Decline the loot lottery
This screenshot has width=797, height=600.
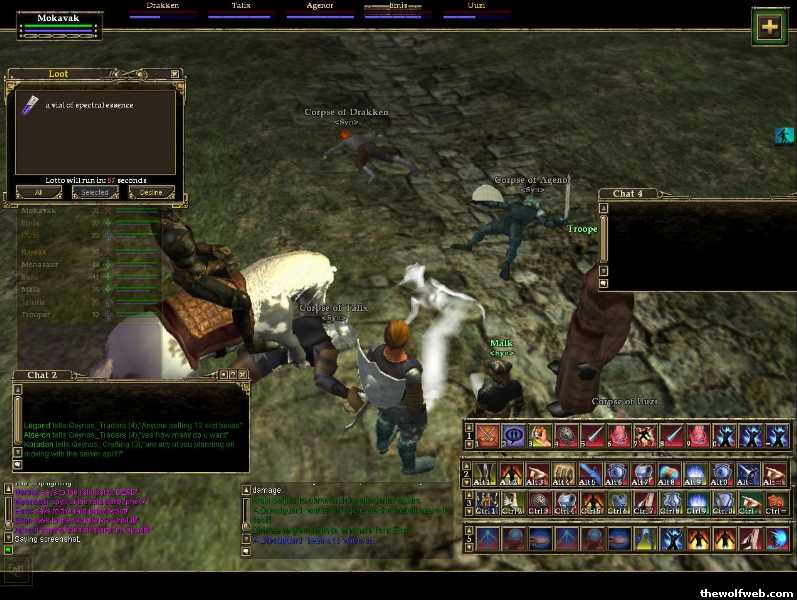(150, 192)
